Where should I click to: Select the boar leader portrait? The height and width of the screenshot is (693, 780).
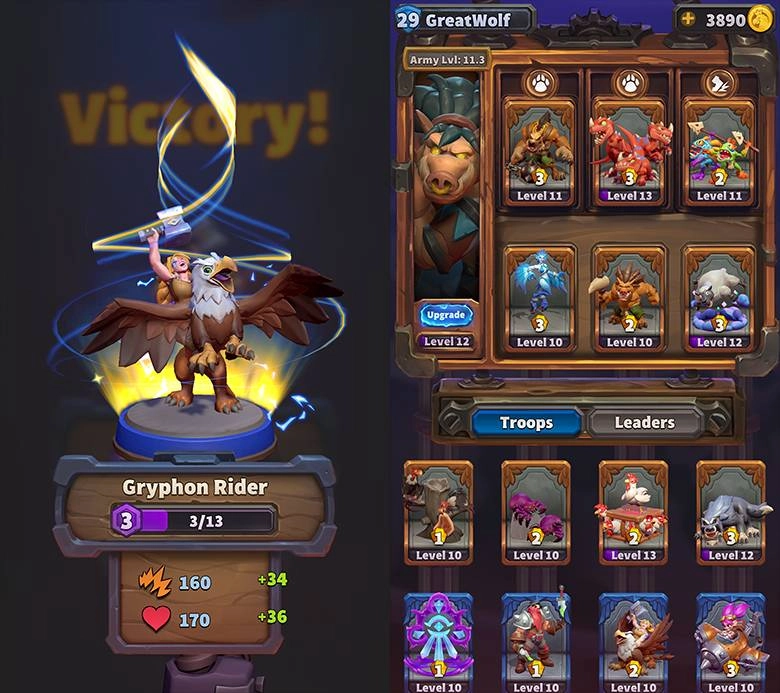tap(445, 190)
